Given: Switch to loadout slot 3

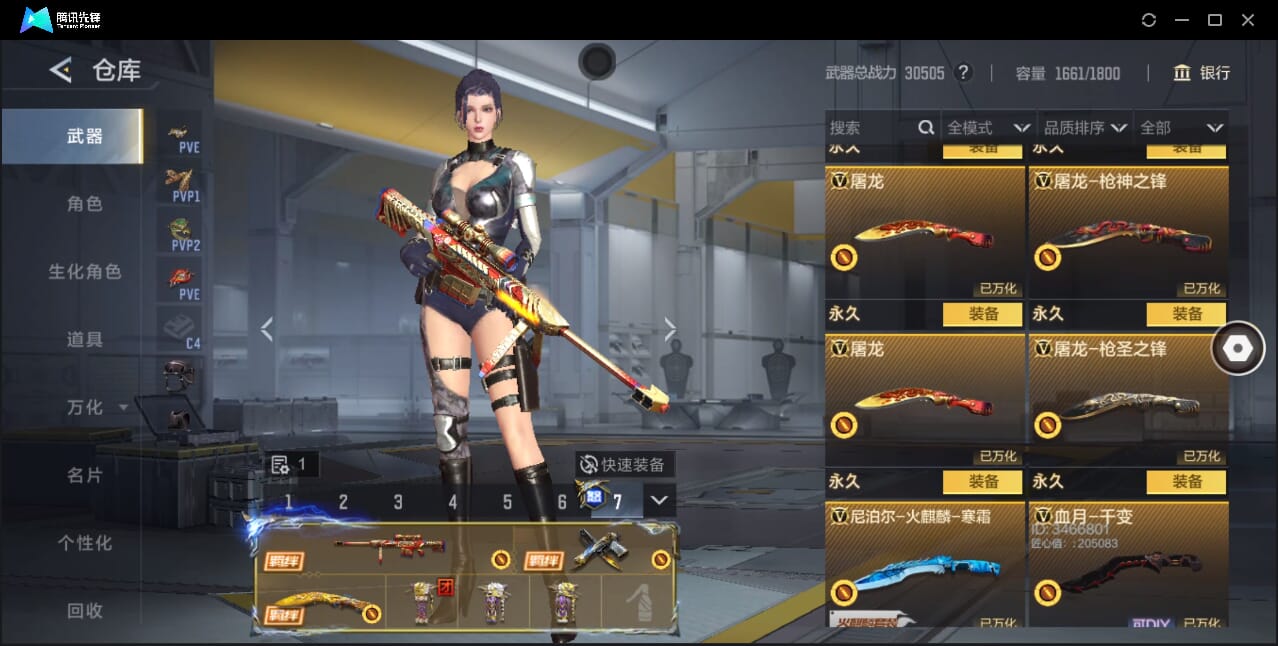Looking at the screenshot, I should pos(398,502).
